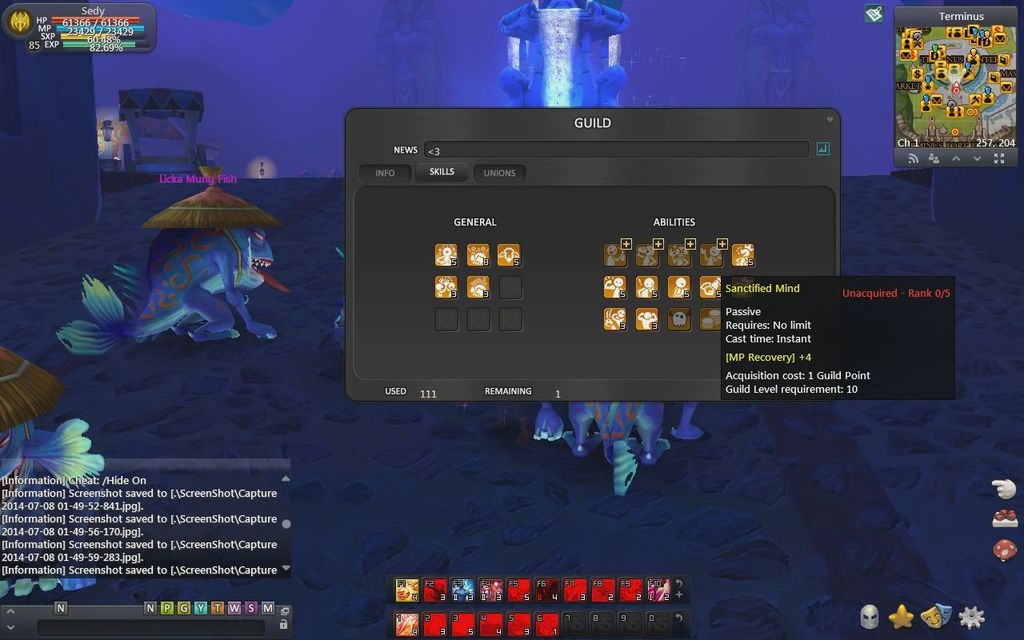
Task: Choose the handshake General skill, rank 8
Action: (x=478, y=255)
